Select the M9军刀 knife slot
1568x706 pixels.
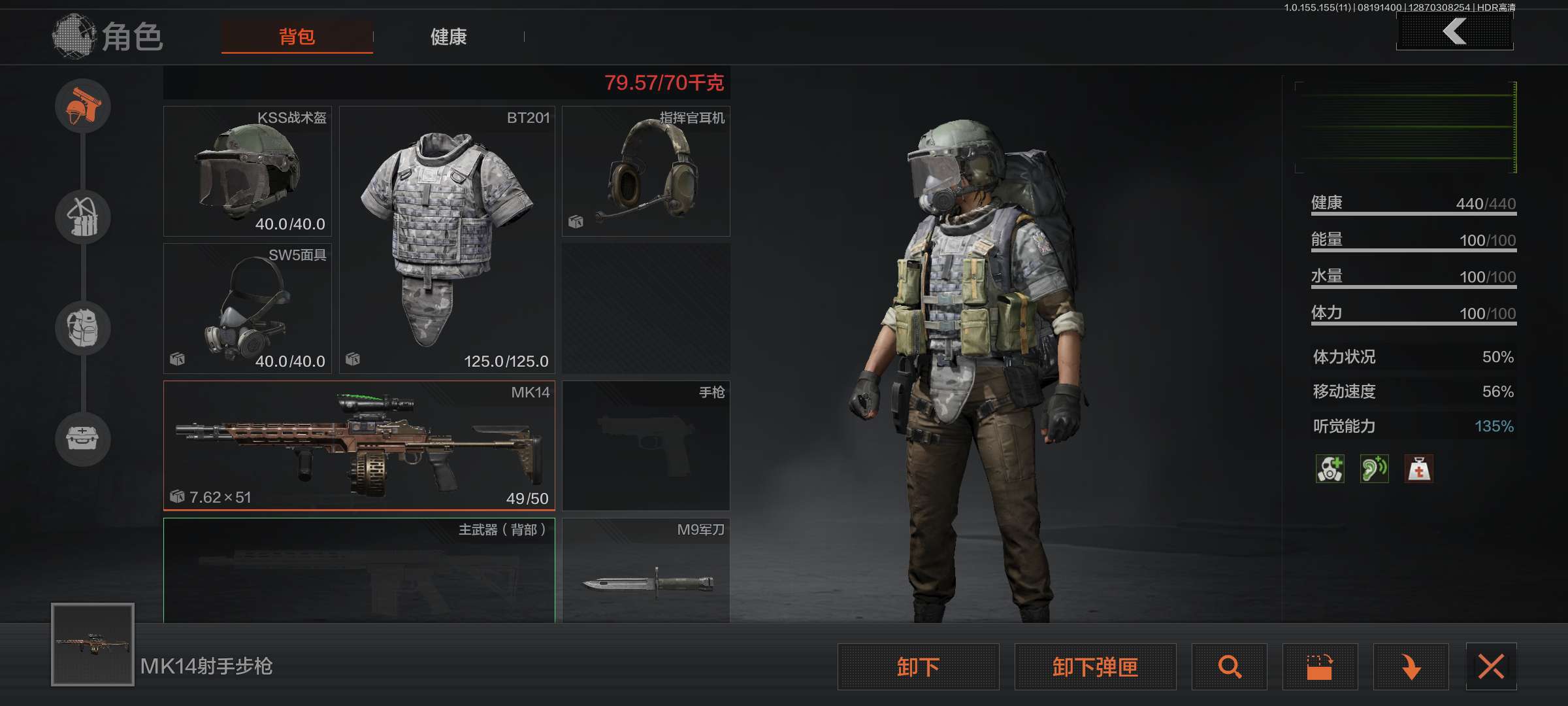point(645,570)
